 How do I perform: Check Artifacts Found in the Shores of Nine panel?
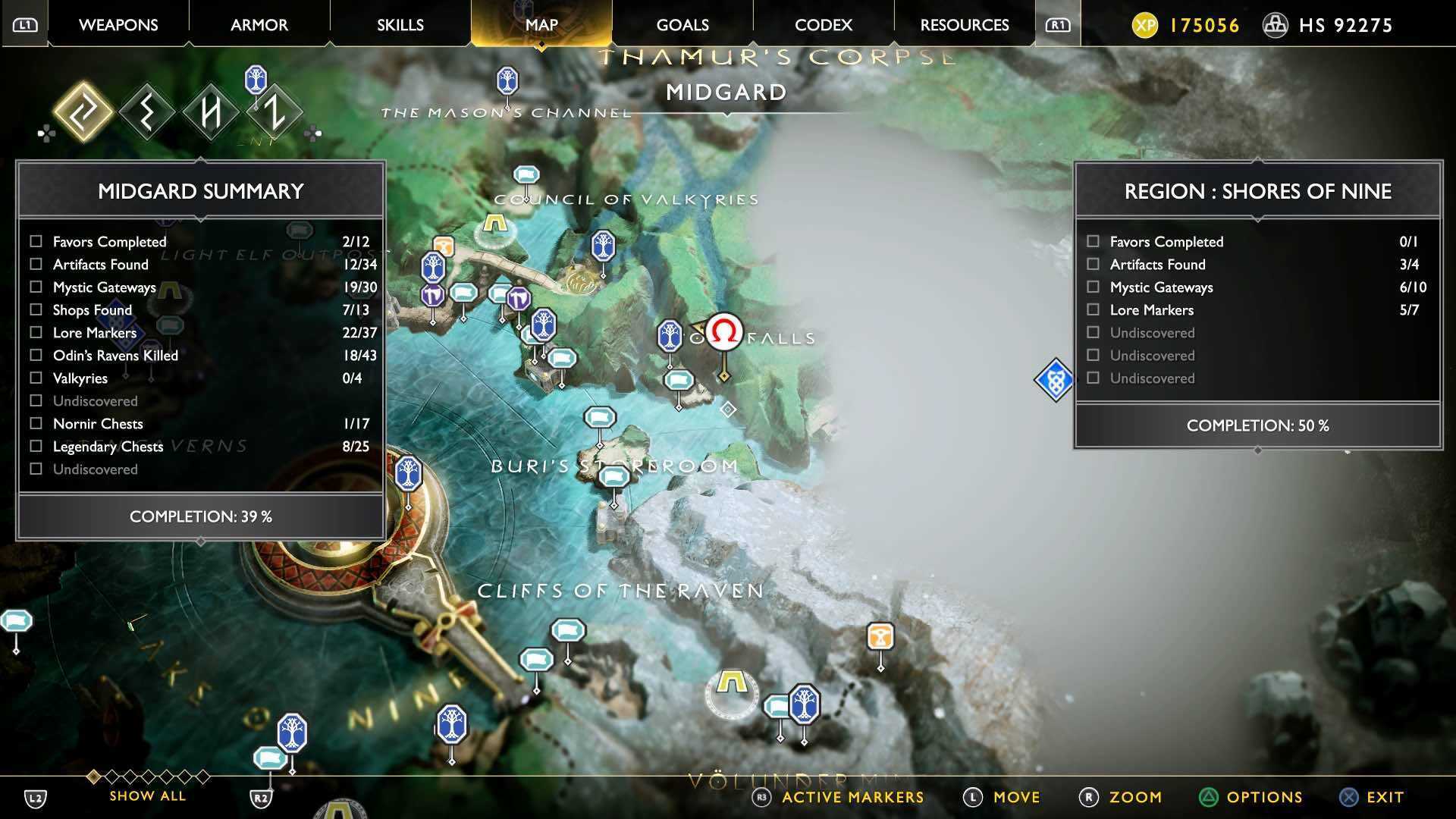(x=1093, y=264)
